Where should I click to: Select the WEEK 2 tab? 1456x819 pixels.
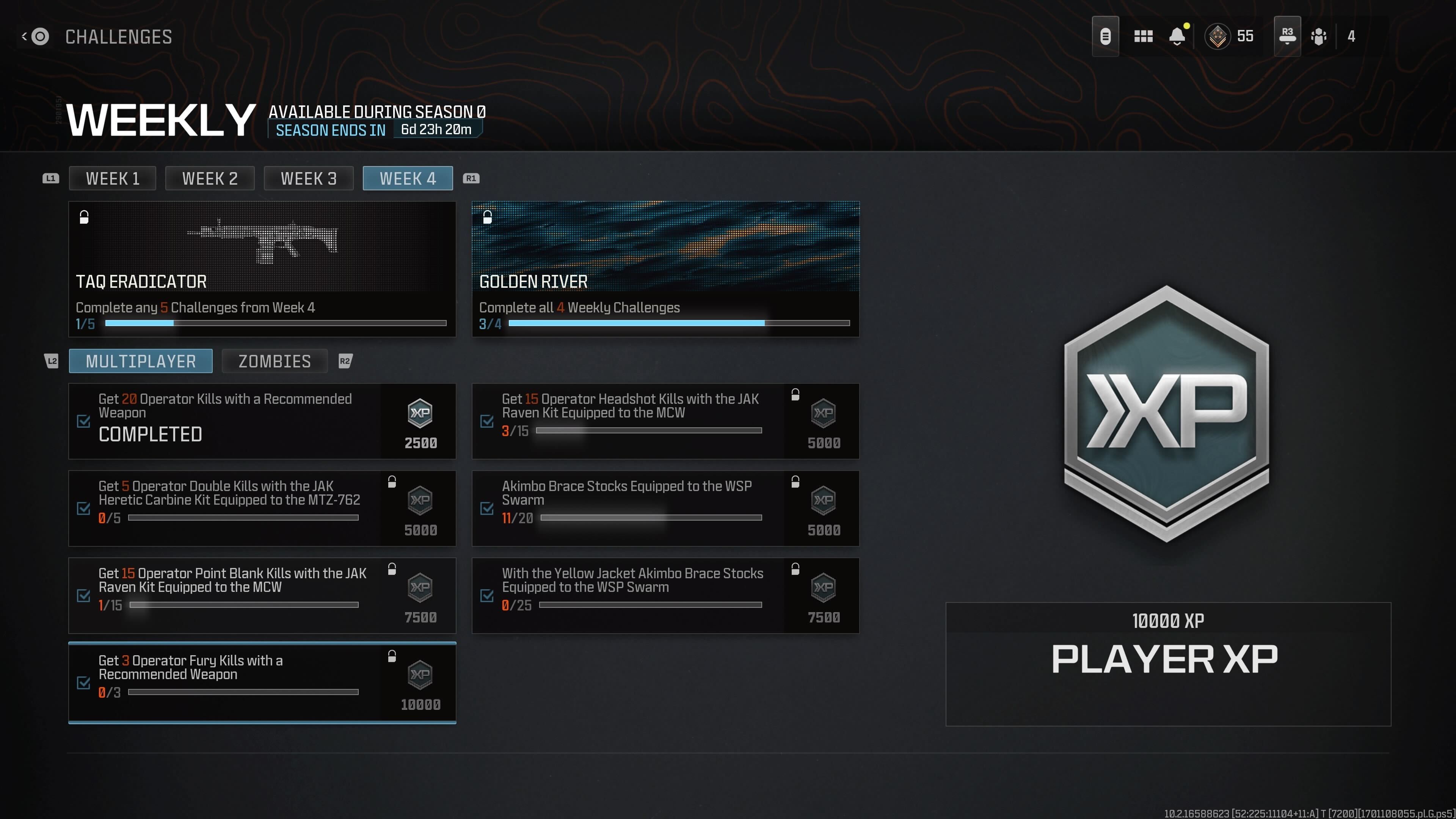[x=210, y=178]
